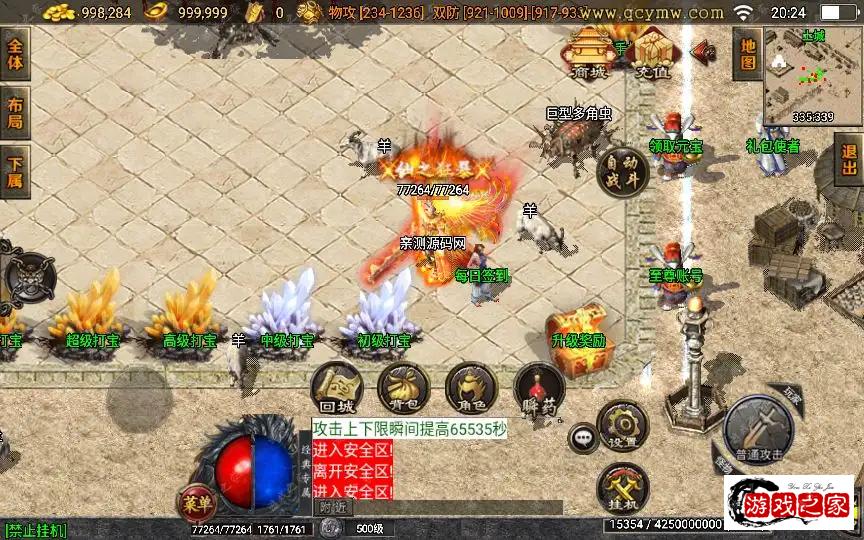Screen dimensions: 864x540
Task: Perform 普通攻击 normal attack
Action: click(758, 426)
